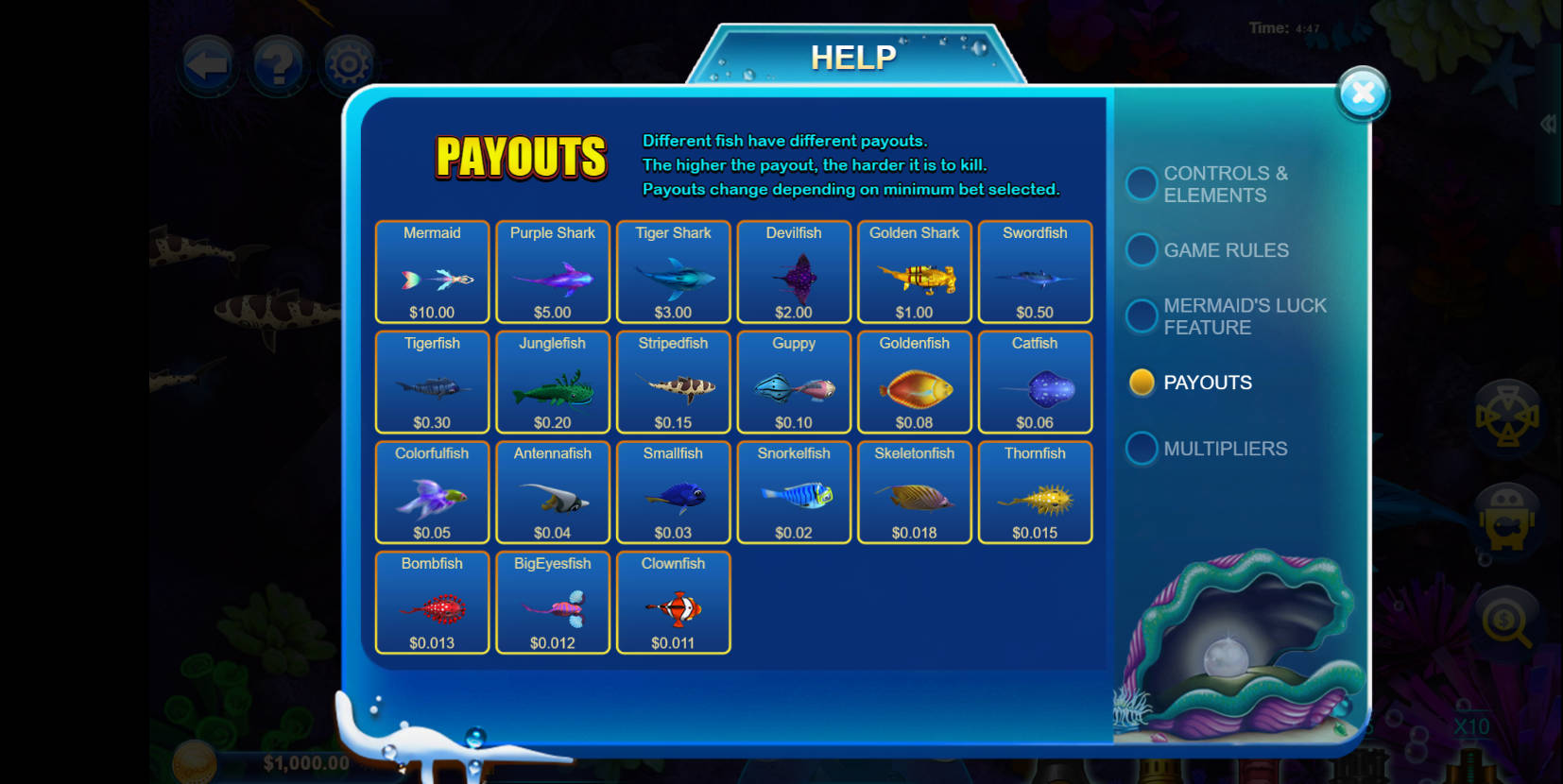This screenshot has width=1563, height=784.
Task: Select the MULTIPLIERS radio button
Action: (1142, 448)
